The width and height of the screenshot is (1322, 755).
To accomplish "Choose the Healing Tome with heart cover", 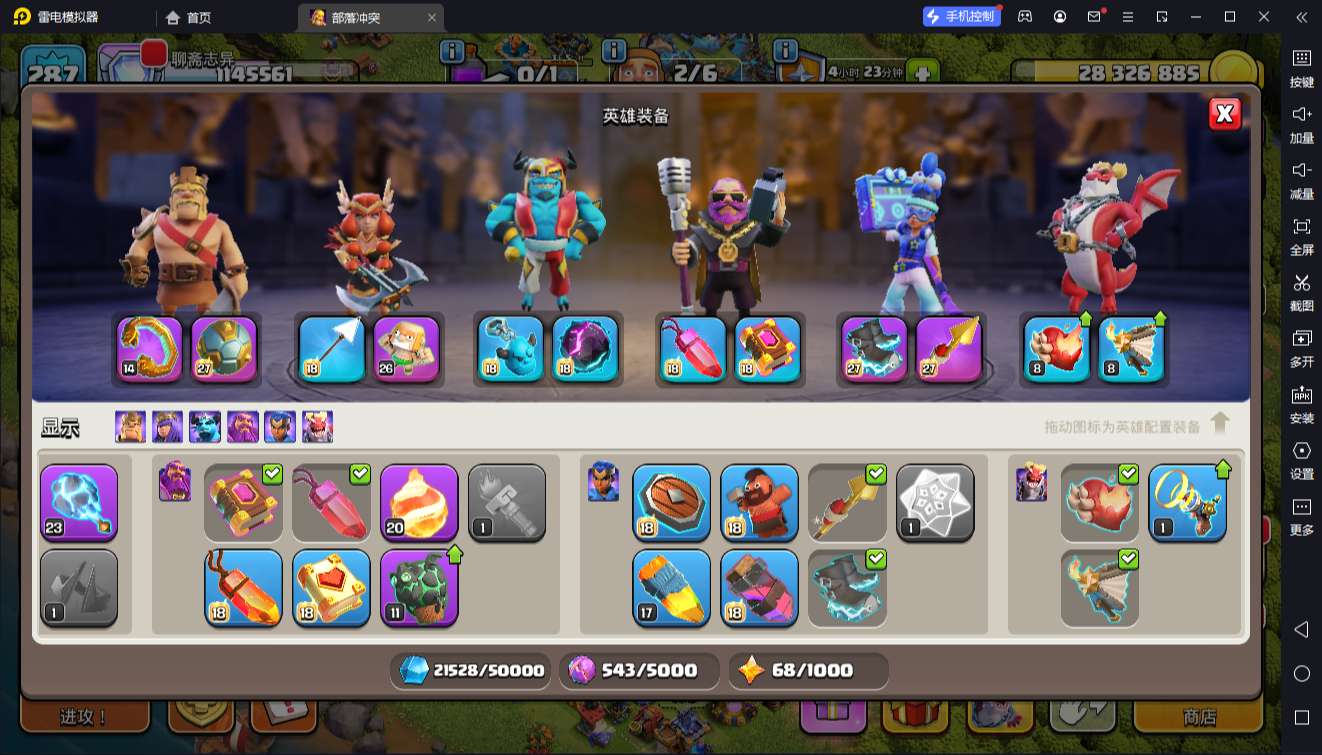I will pos(331,588).
